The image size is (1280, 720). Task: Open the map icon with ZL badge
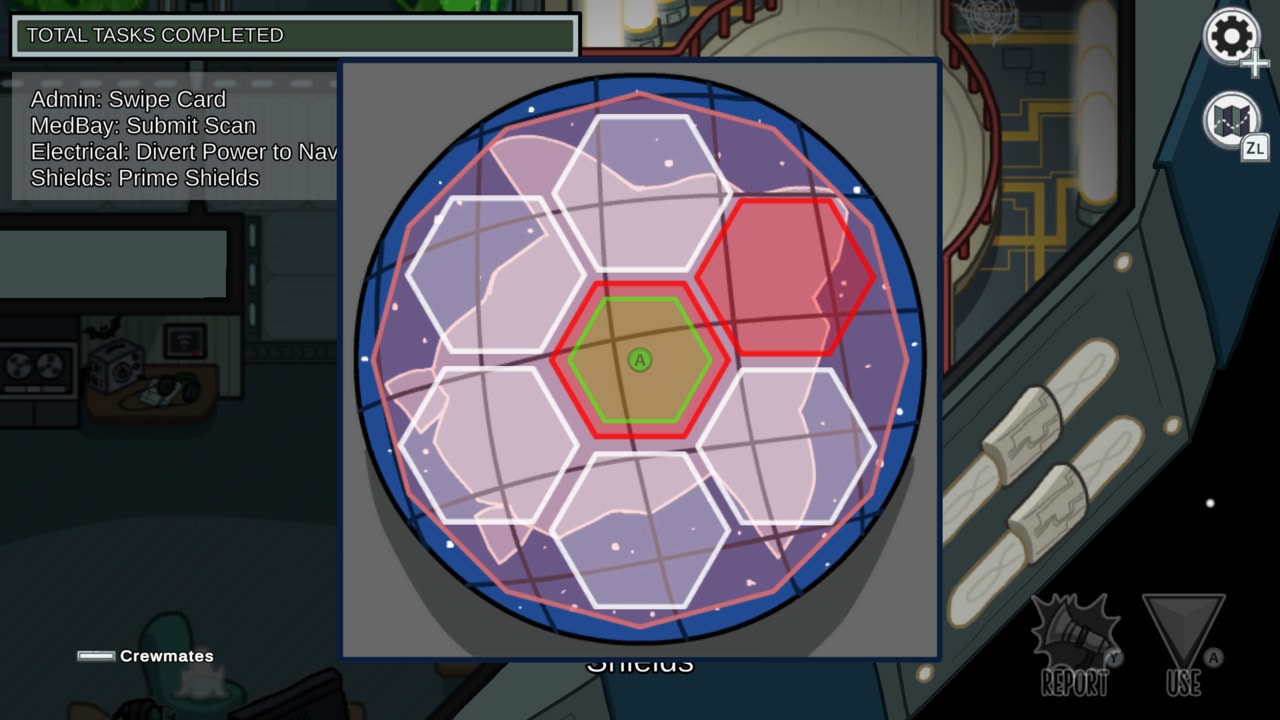pos(1230,118)
